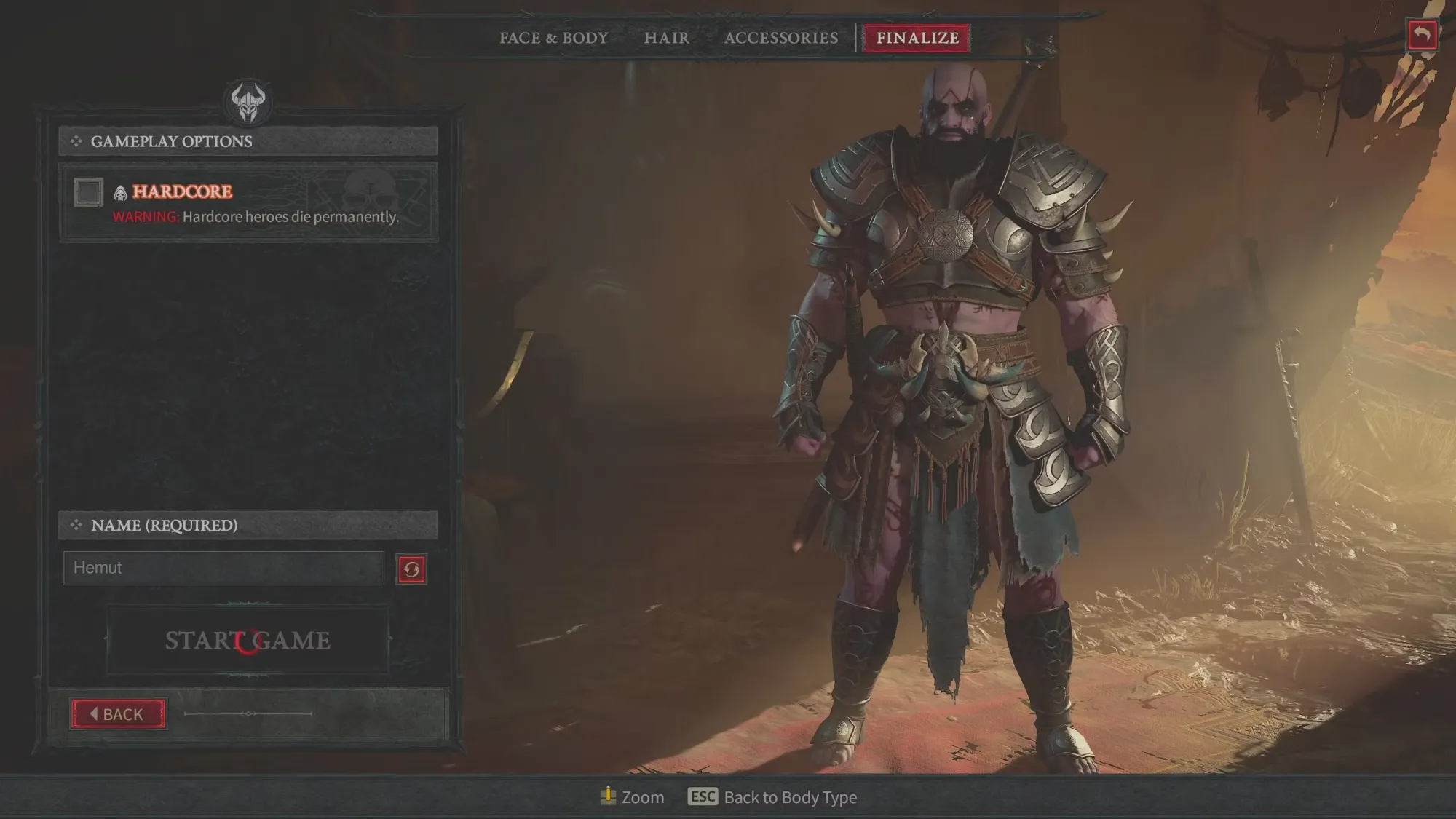Viewport: 1456px width, 819px height.
Task: Click the character name input field
Action: [223, 568]
